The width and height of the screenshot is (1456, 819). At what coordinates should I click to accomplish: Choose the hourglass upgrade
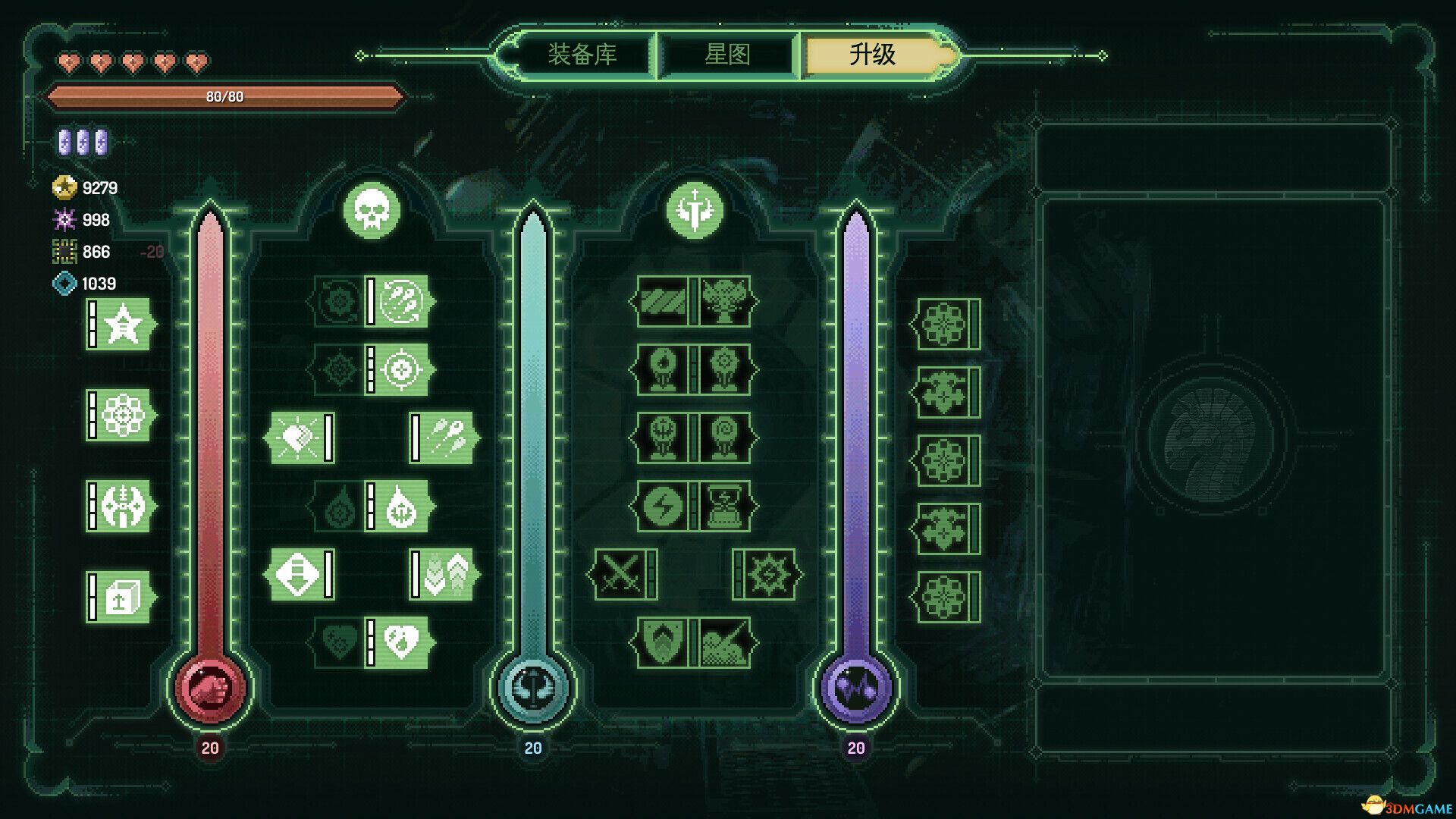point(724,507)
